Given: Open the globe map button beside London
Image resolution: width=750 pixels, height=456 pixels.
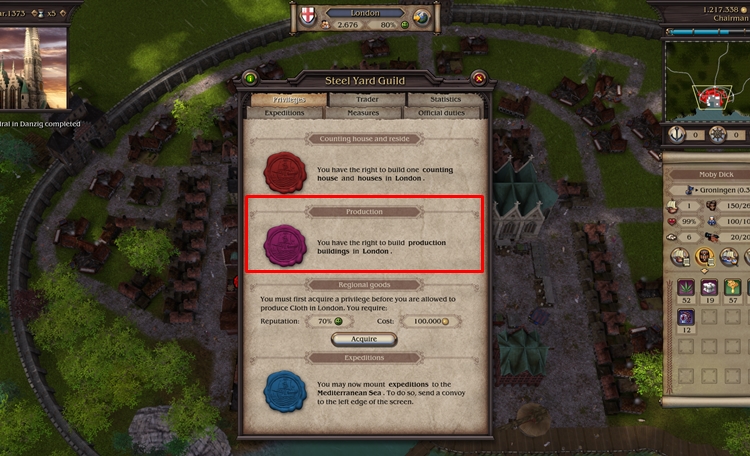Looking at the screenshot, I should [x=421, y=17].
